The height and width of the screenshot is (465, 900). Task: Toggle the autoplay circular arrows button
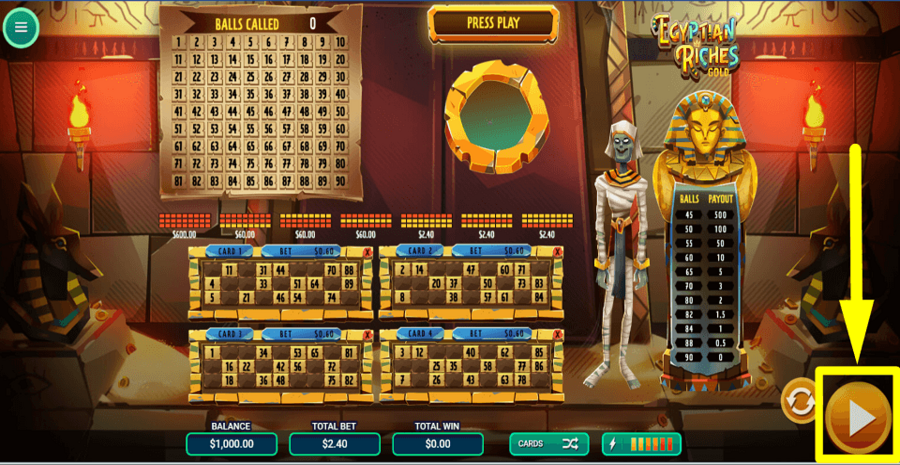(x=797, y=401)
